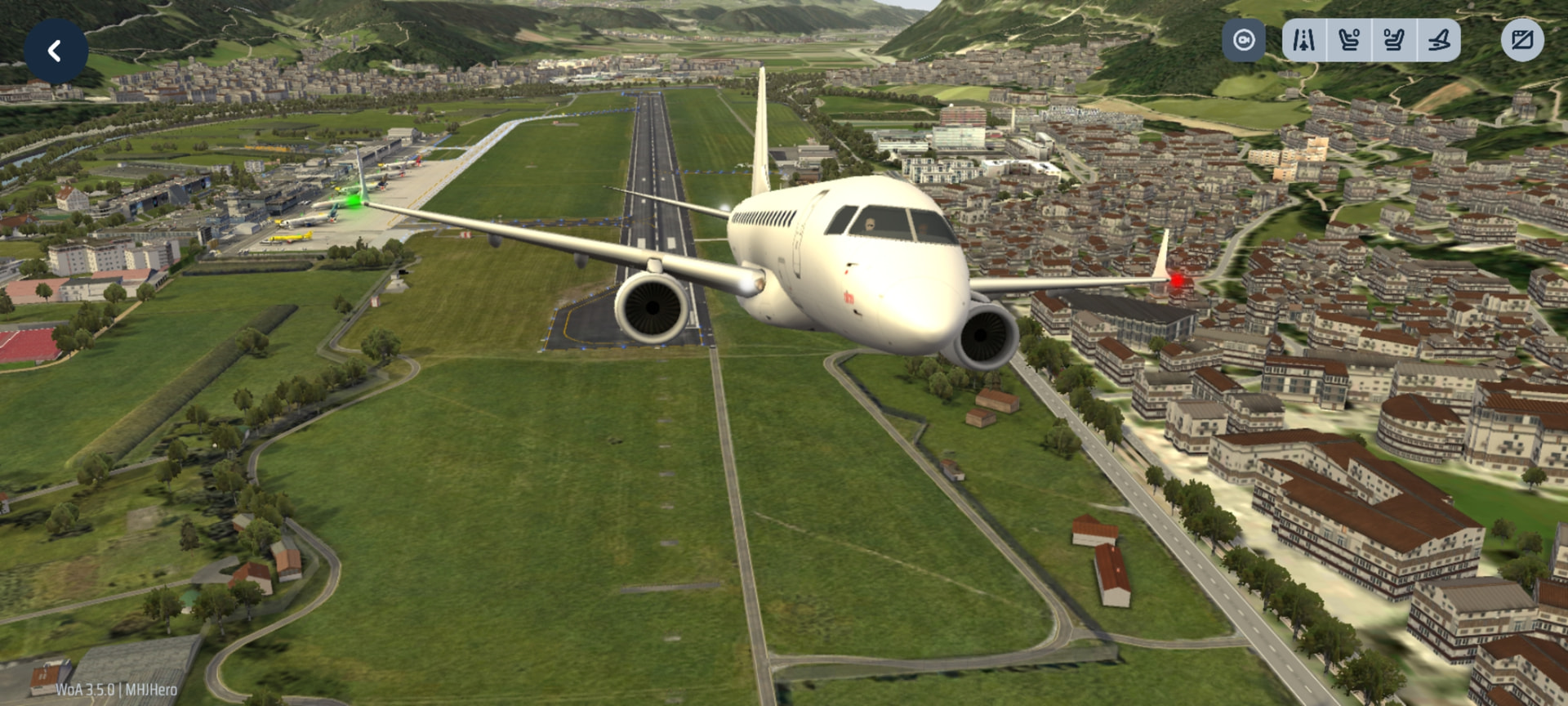Select seat view icon with backrest on right
Viewport: 1568px width, 706px height.
pyautogui.click(x=1394, y=40)
